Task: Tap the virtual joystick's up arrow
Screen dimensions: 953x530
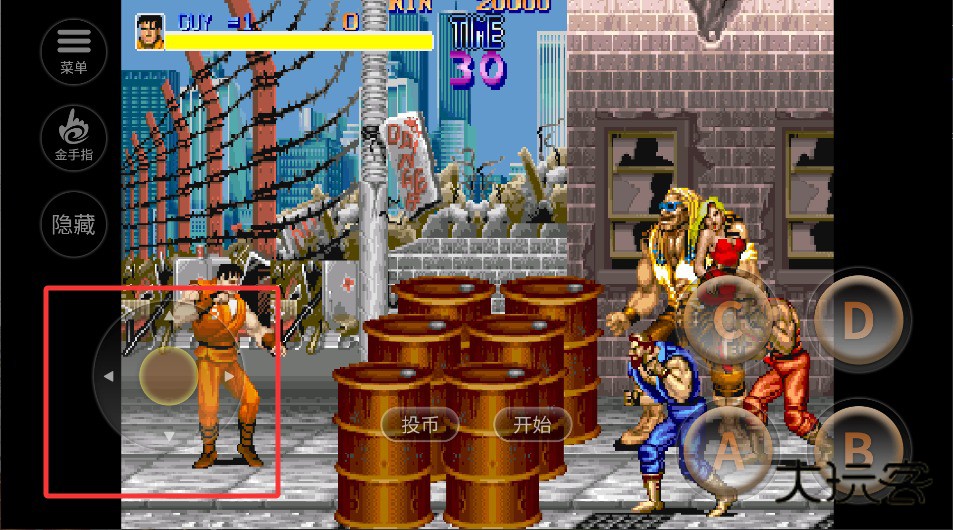Action: [169, 315]
